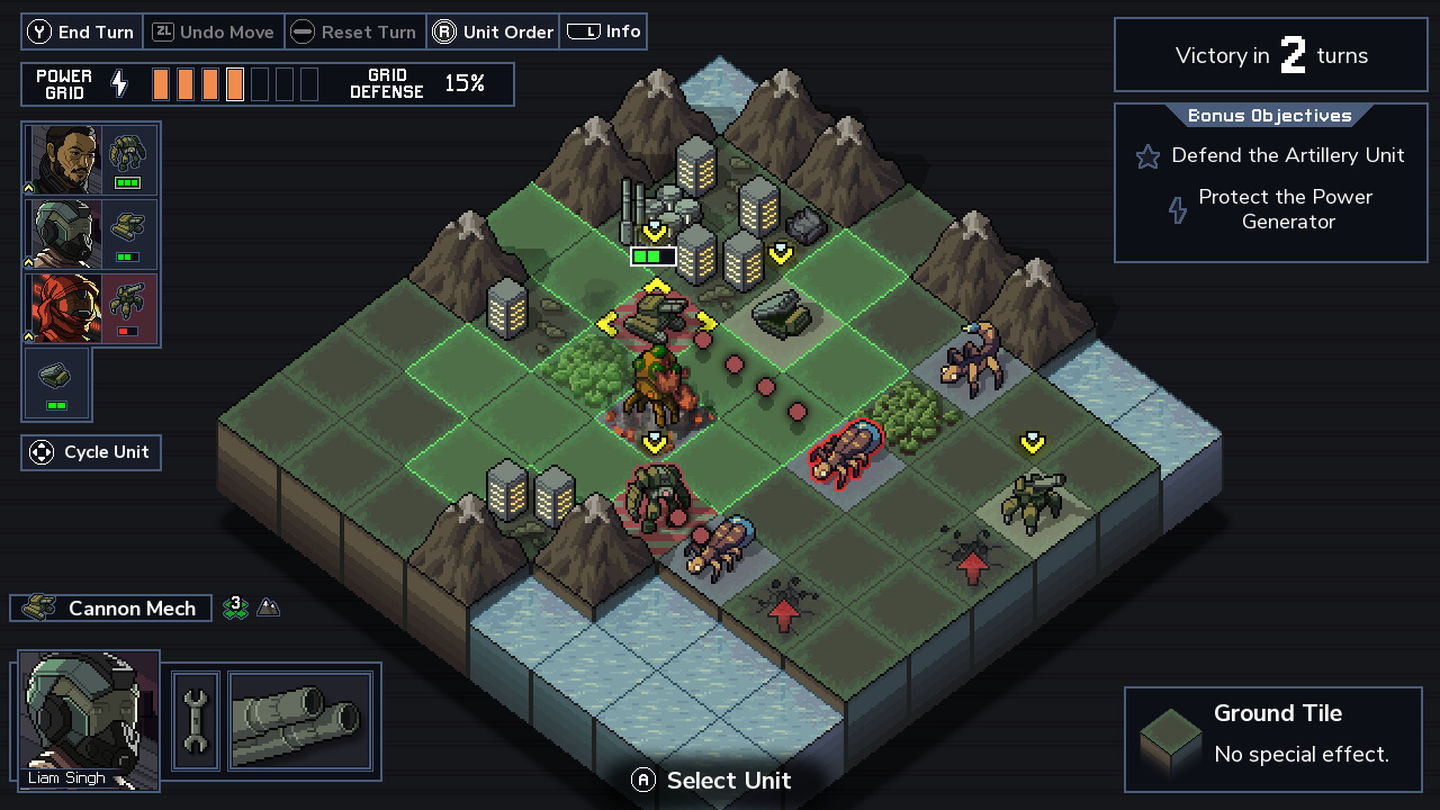1440x810 pixels.
Task: Select the helmeted pilot's Cannon Mech portrait
Action: tap(91, 234)
